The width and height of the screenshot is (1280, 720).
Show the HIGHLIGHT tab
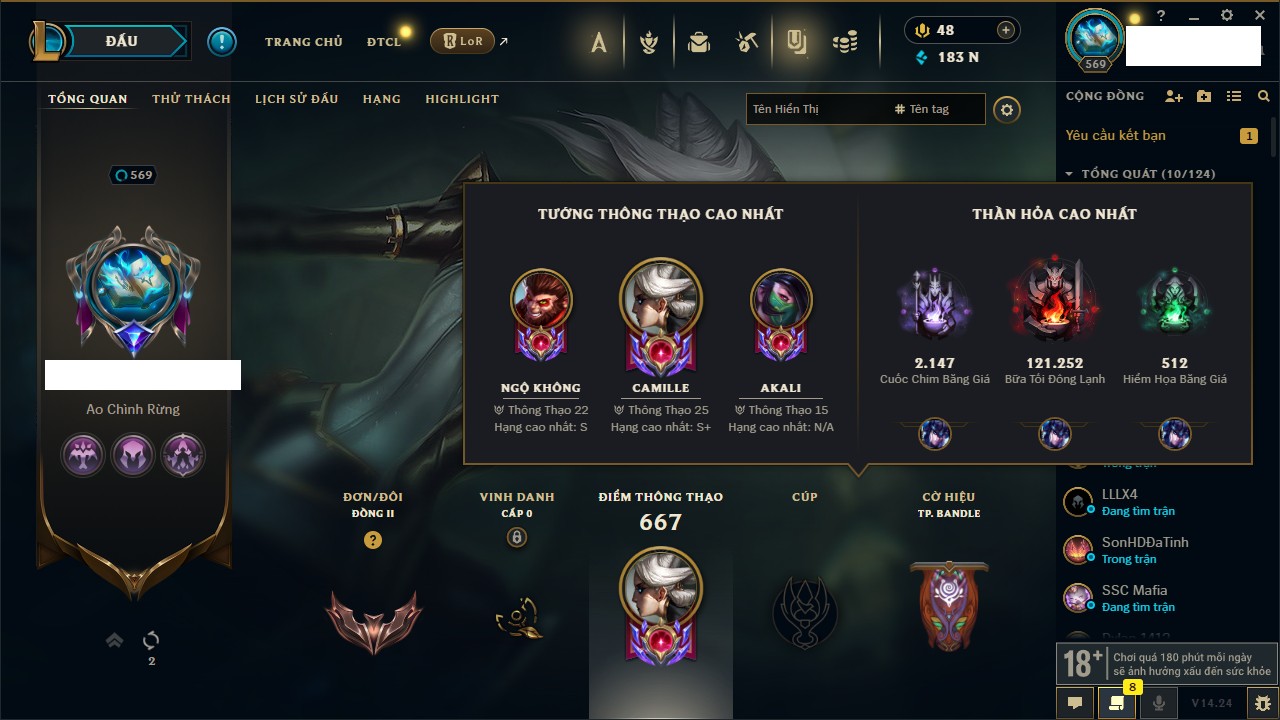461,99
